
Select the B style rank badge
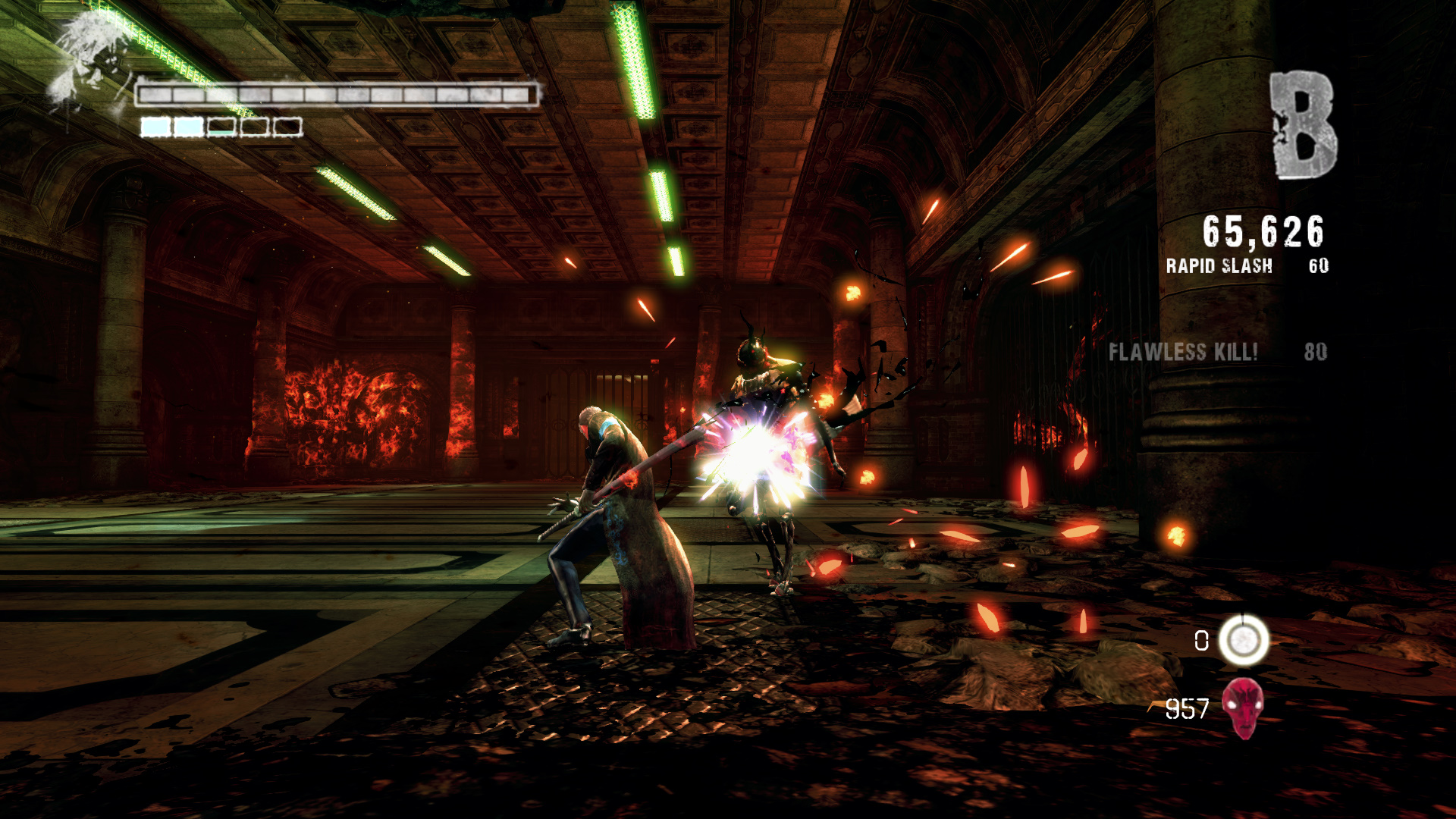tap(1304, 126)
